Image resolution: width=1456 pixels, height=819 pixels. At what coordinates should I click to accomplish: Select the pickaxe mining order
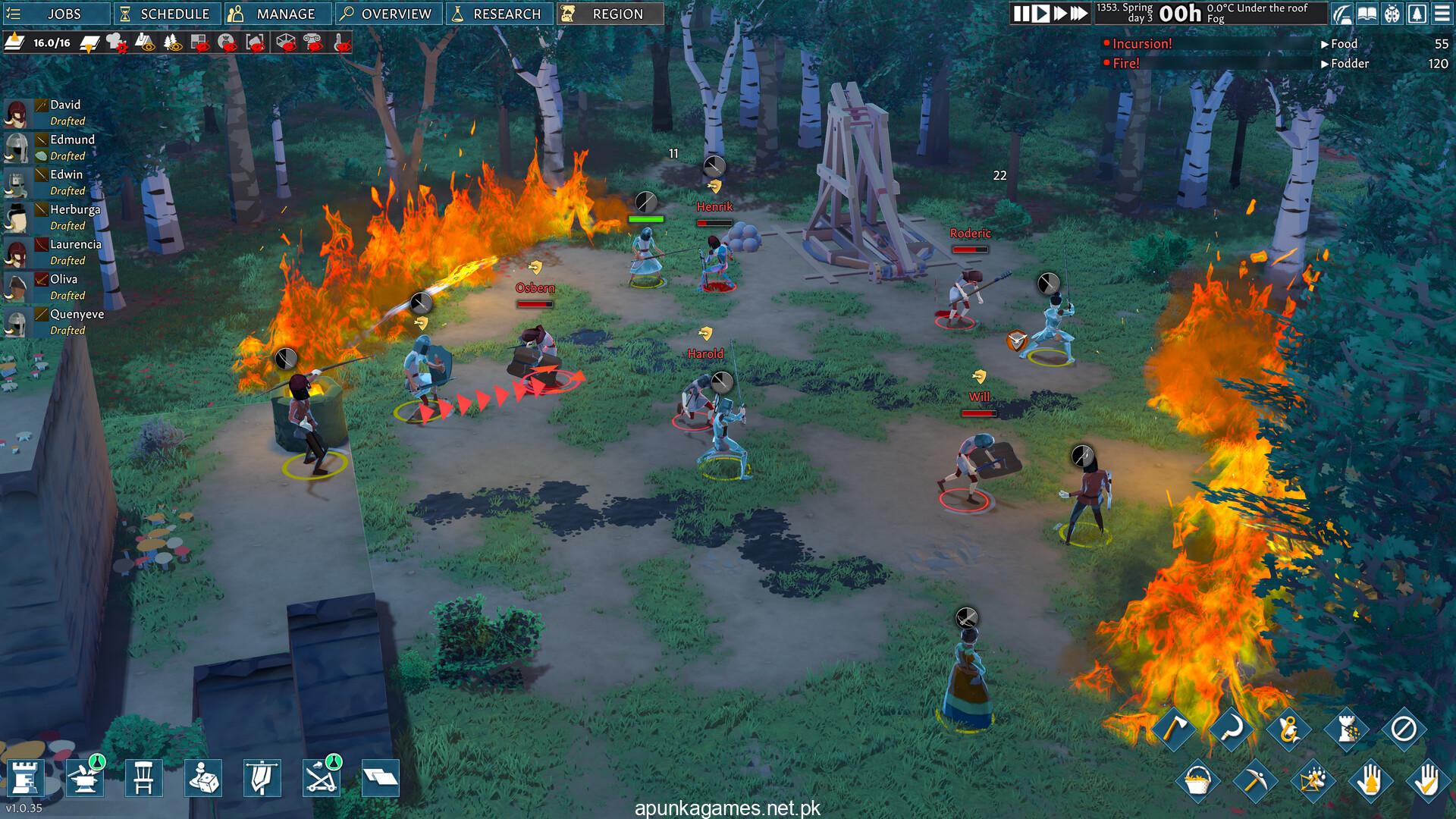click(x=1254, y=781)
